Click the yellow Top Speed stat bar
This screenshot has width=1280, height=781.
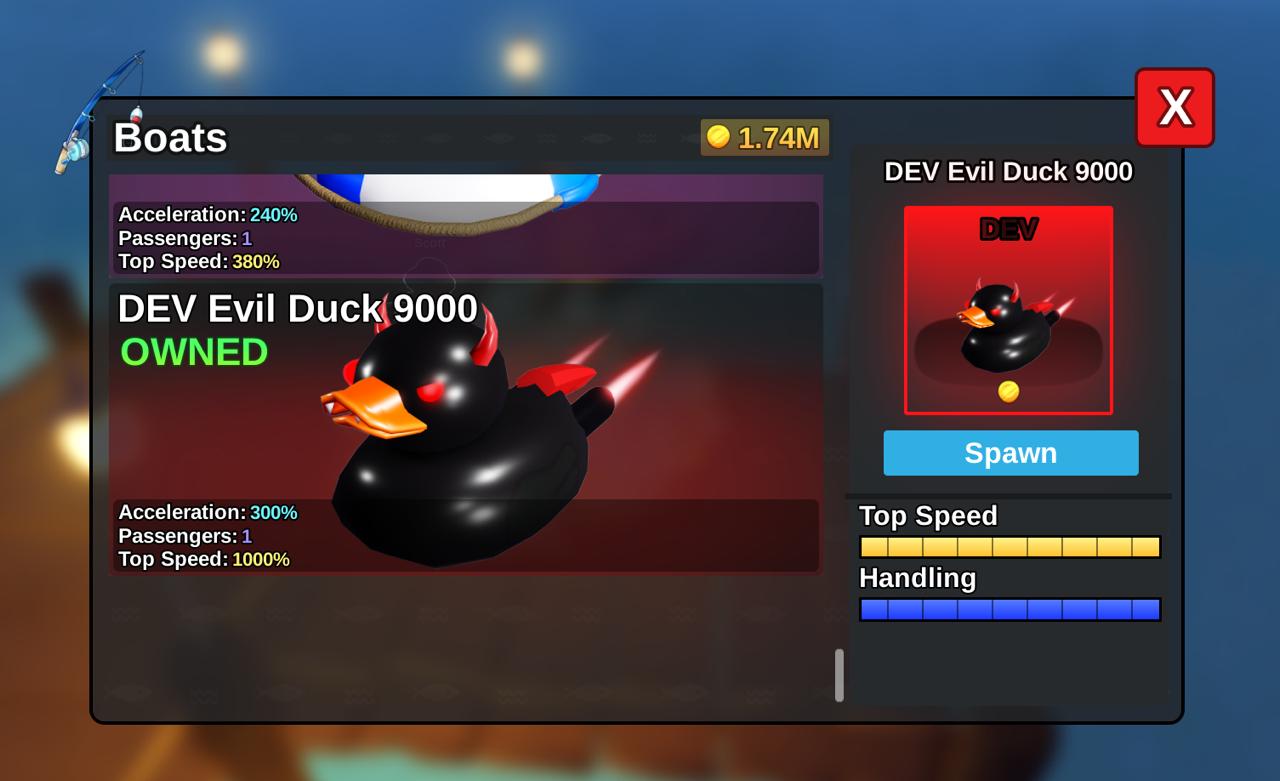point(1009,546)
